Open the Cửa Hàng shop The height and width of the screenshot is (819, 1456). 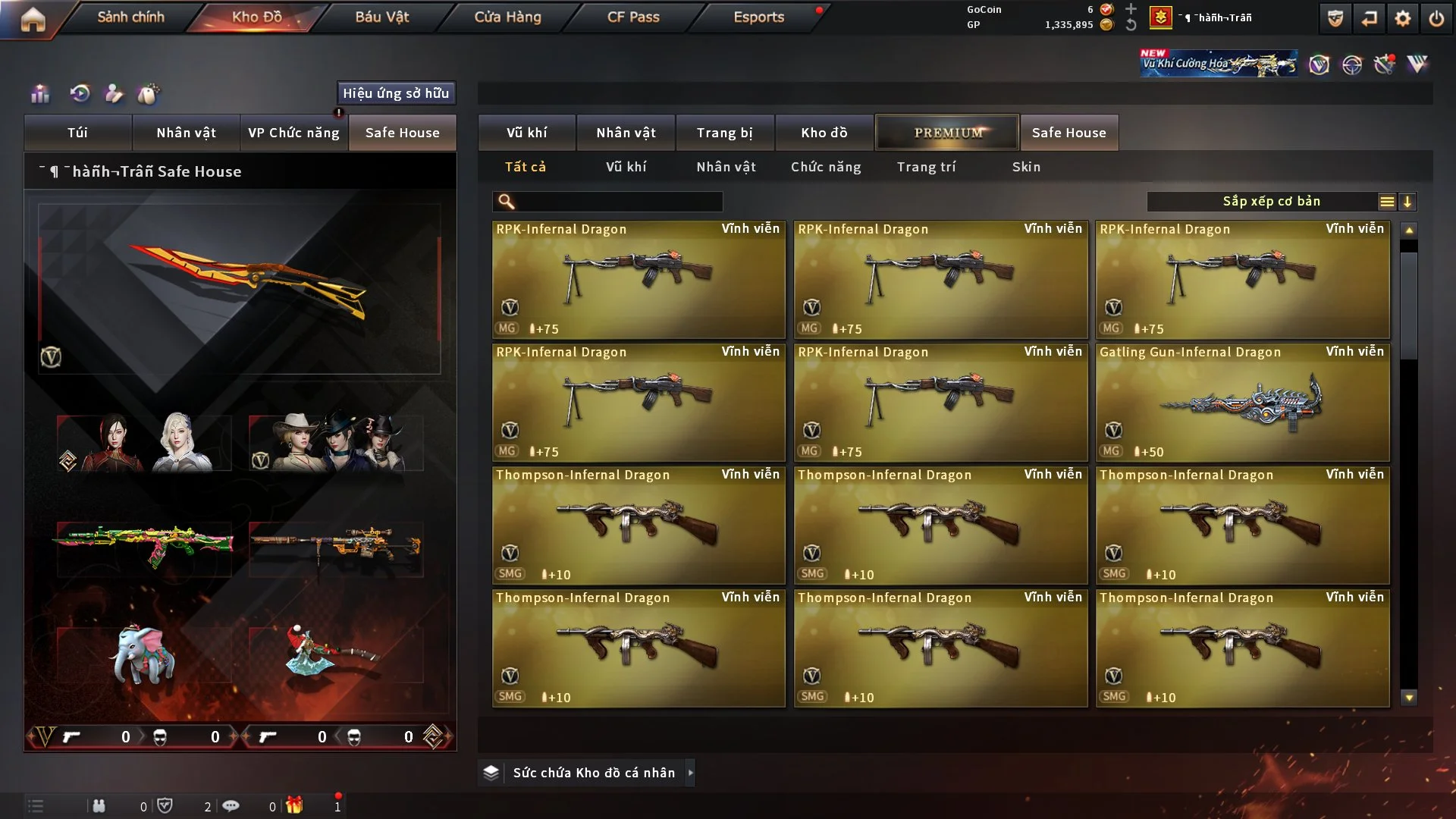coord(507,17)
